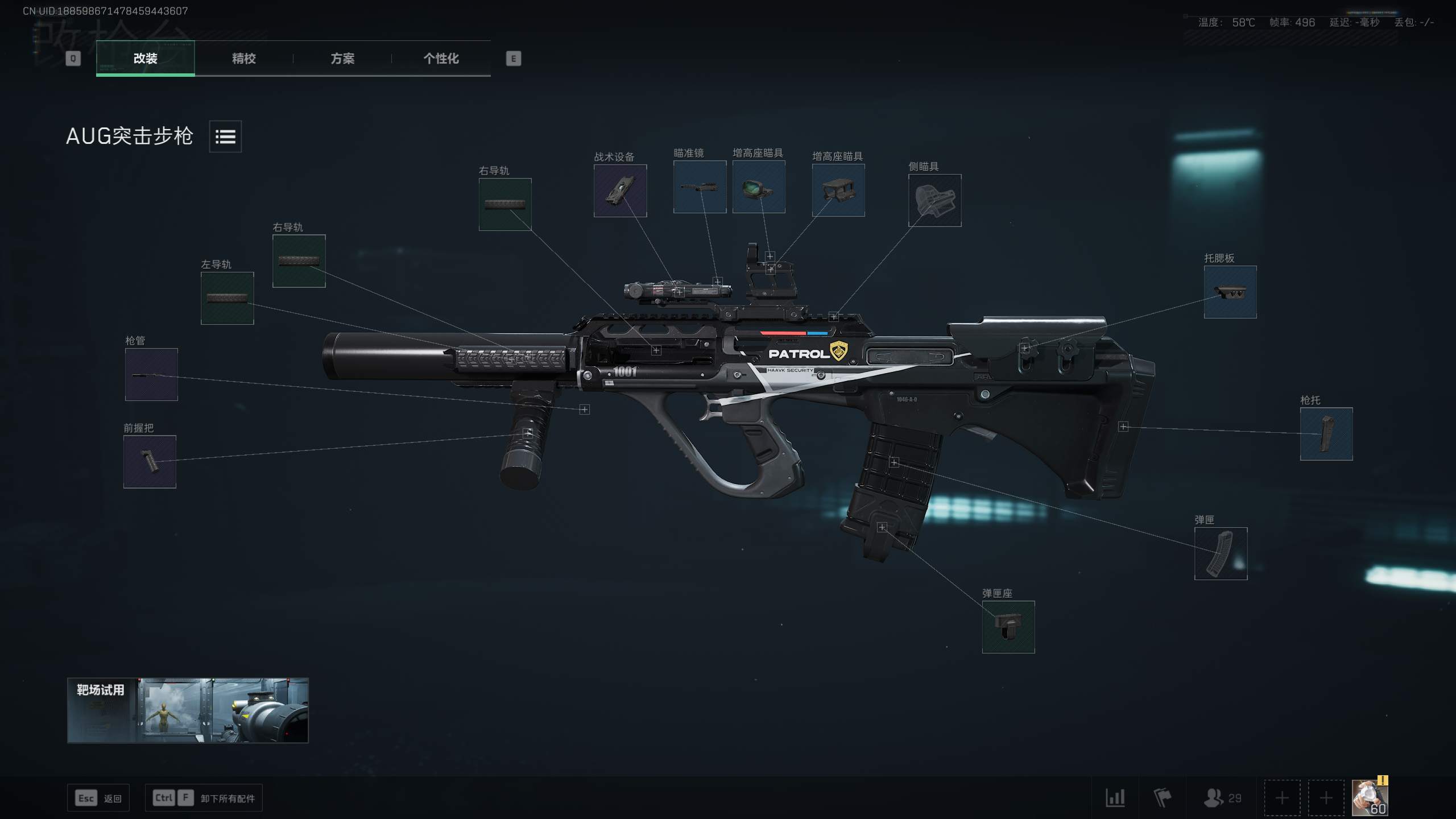Open the player avatar at level 60

[x=1369, y=797]
